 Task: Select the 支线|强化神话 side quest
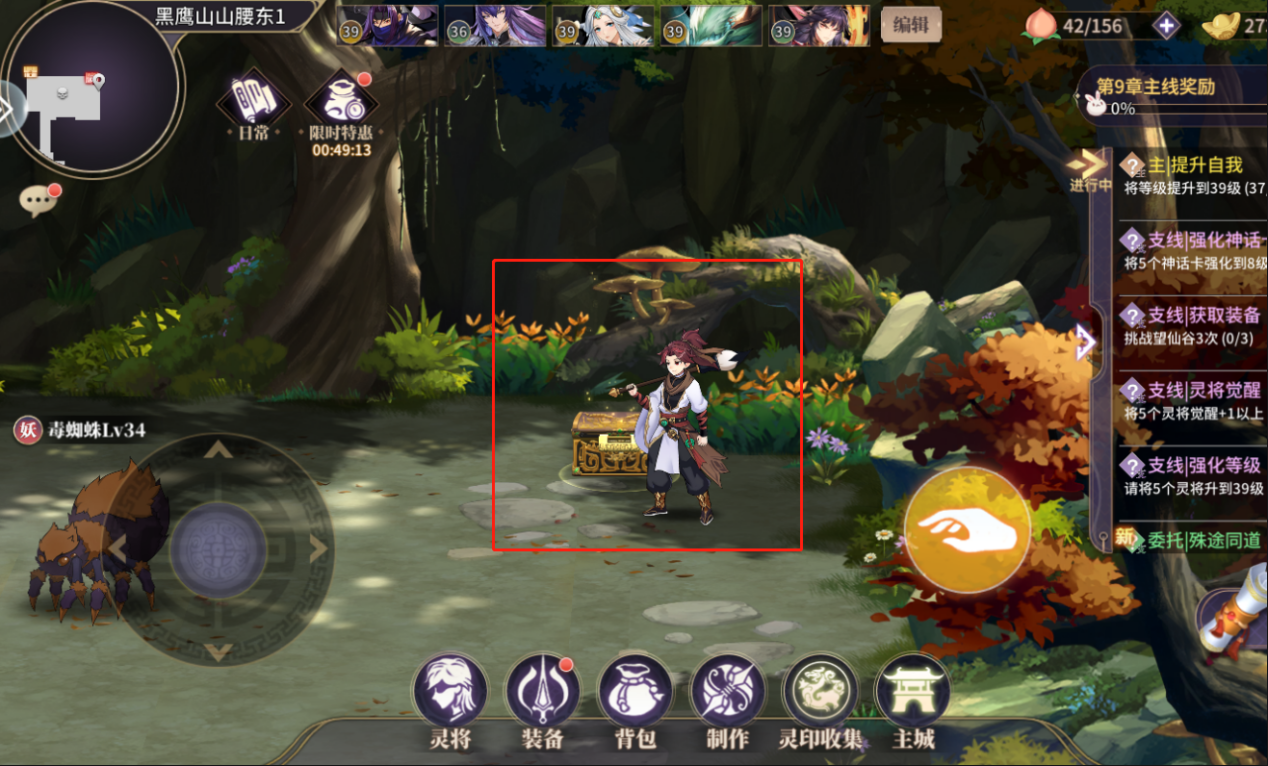coord(1190,250)
